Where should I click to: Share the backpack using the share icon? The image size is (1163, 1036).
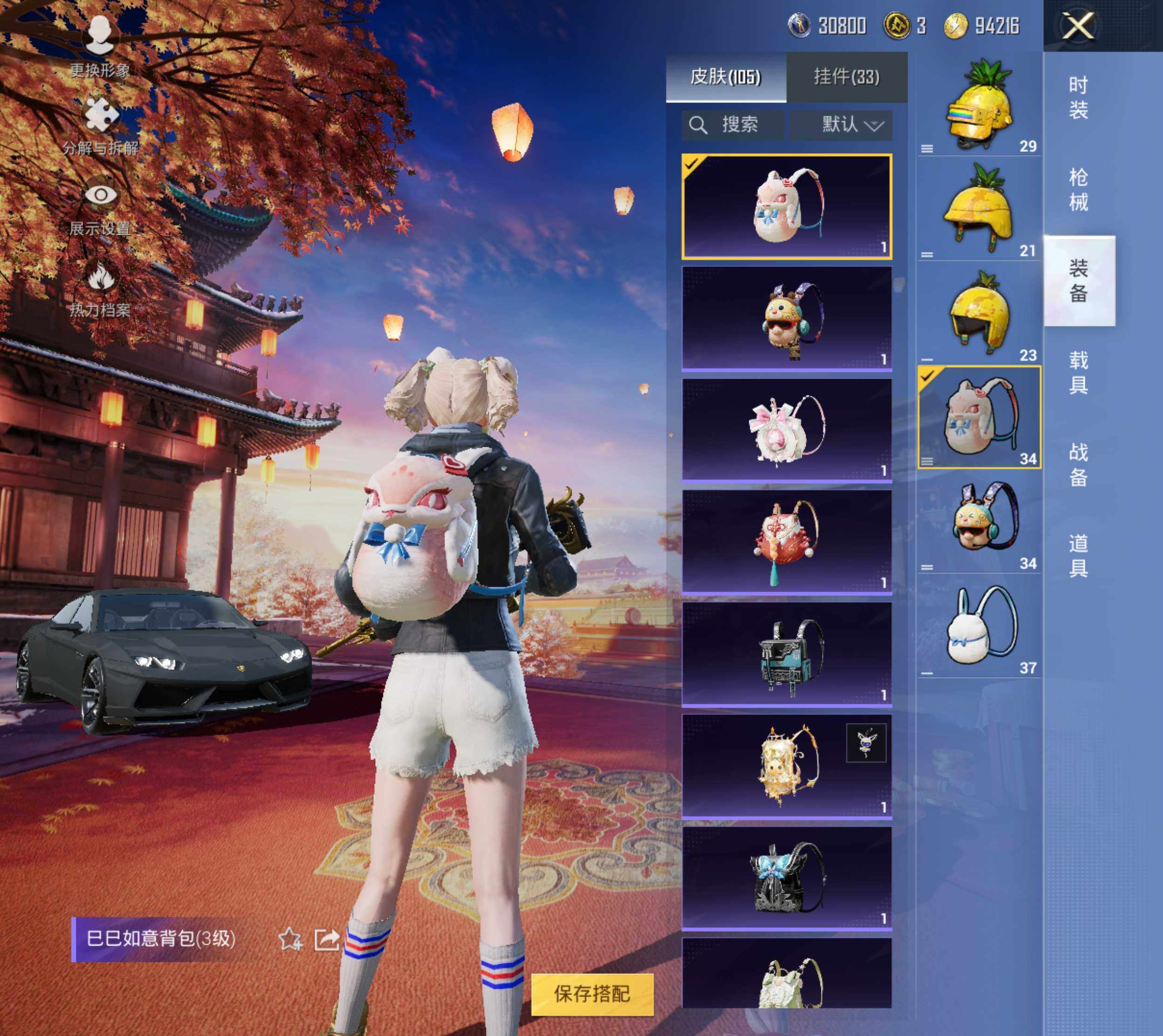pos(327,939)
